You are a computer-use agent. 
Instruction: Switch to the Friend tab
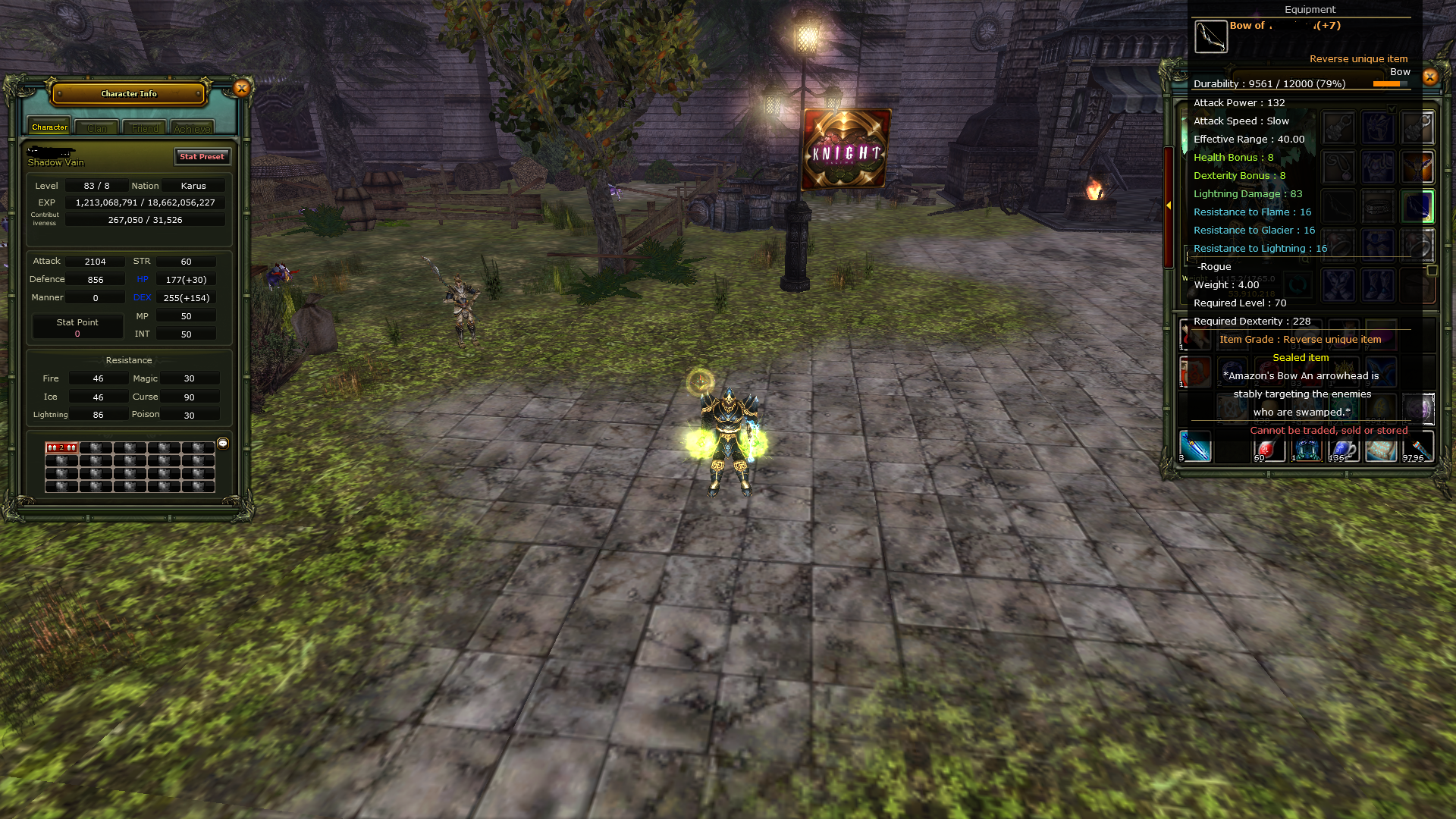144,127
